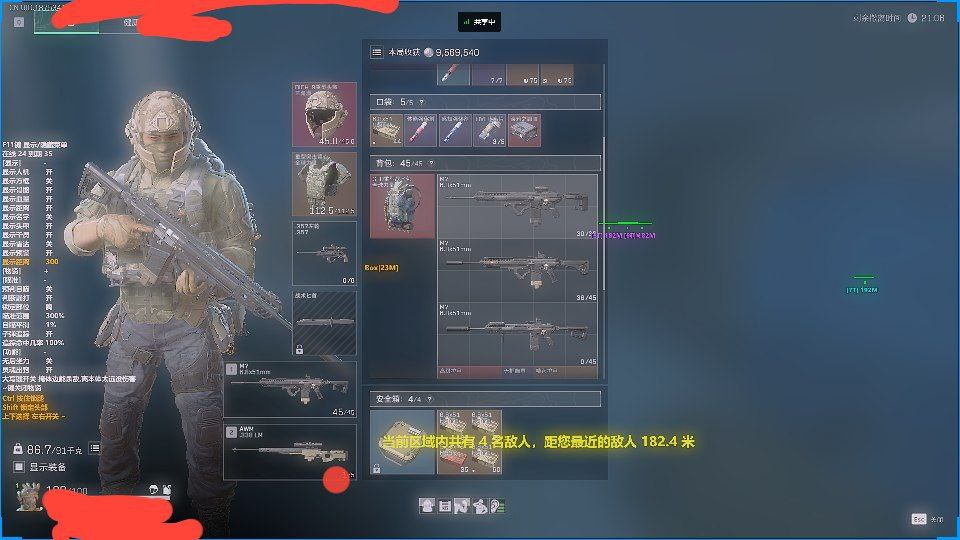Open the backpack item tile
Viewport: 960px width, 540px height.
(x=402, y=206)
